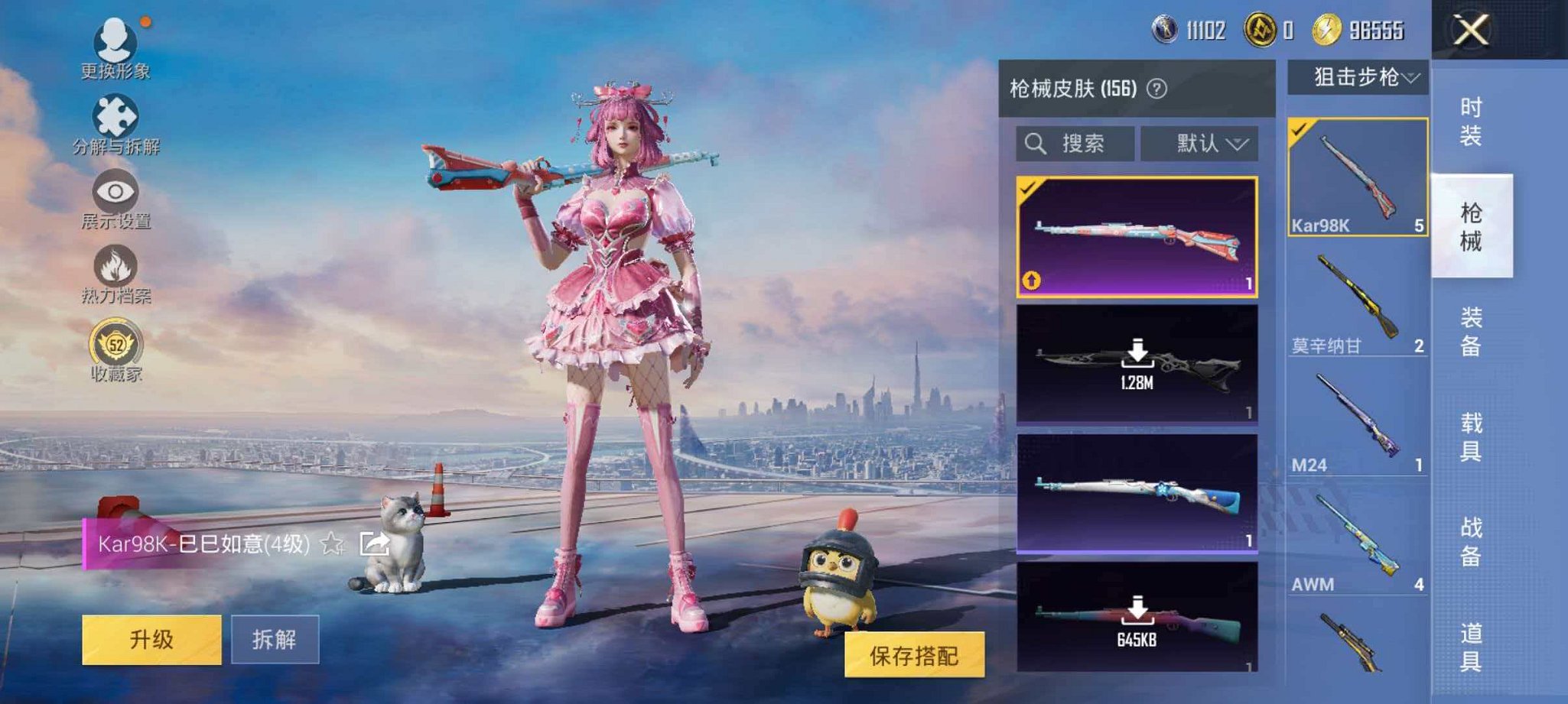1568x704 pixels.
Task: Switch to the 时装 fashion tab
Action: pos(1472,118)
